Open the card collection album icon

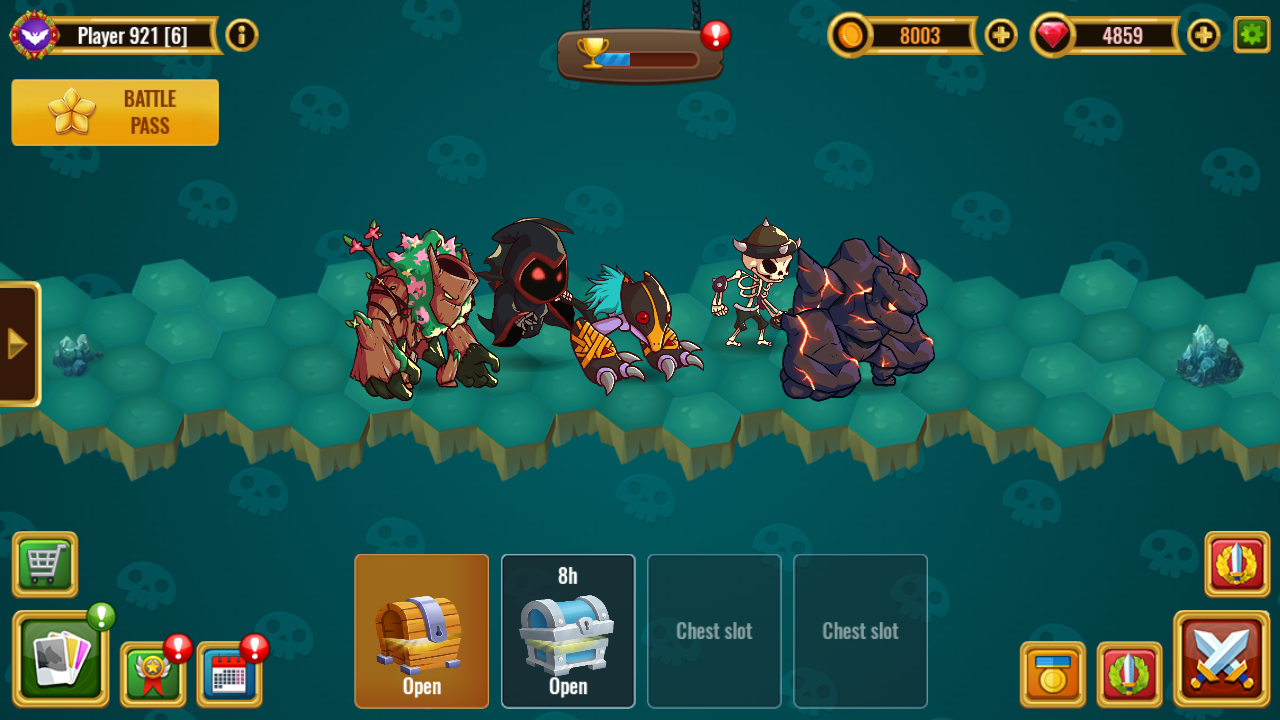(x=62, y=660)
